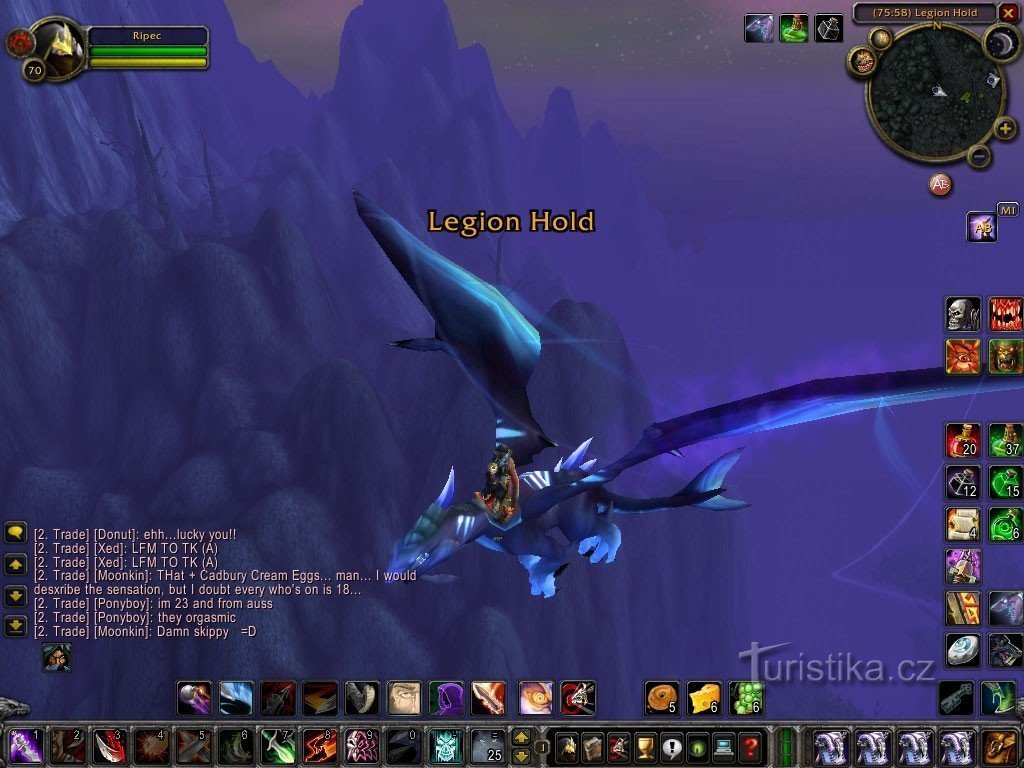Click the Ripec player portrait
This screenshot has width=1024, height=768.
pyautogui.click(x=58, y=48)
